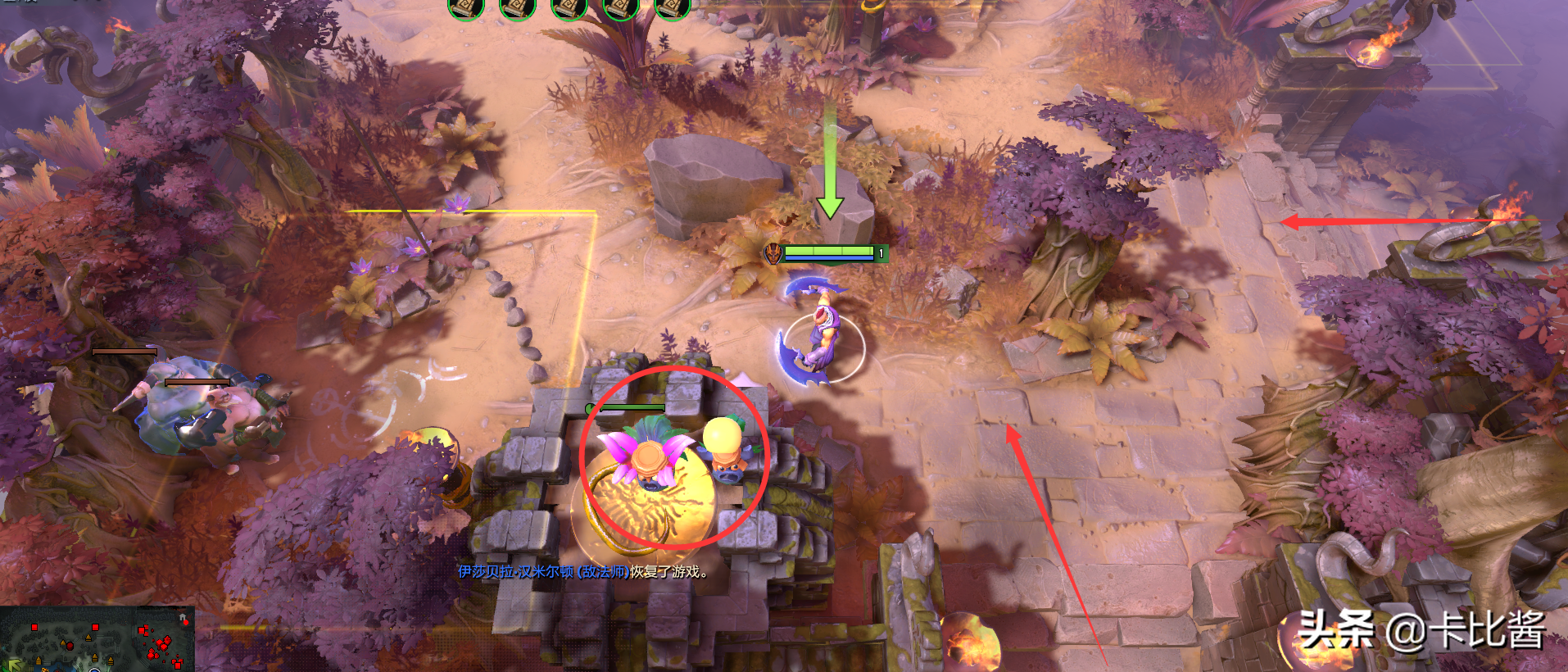Screen dimensions: 1568x672
Task: Click the yellow camera arrow on minimap corner
Action: point(14,665)
